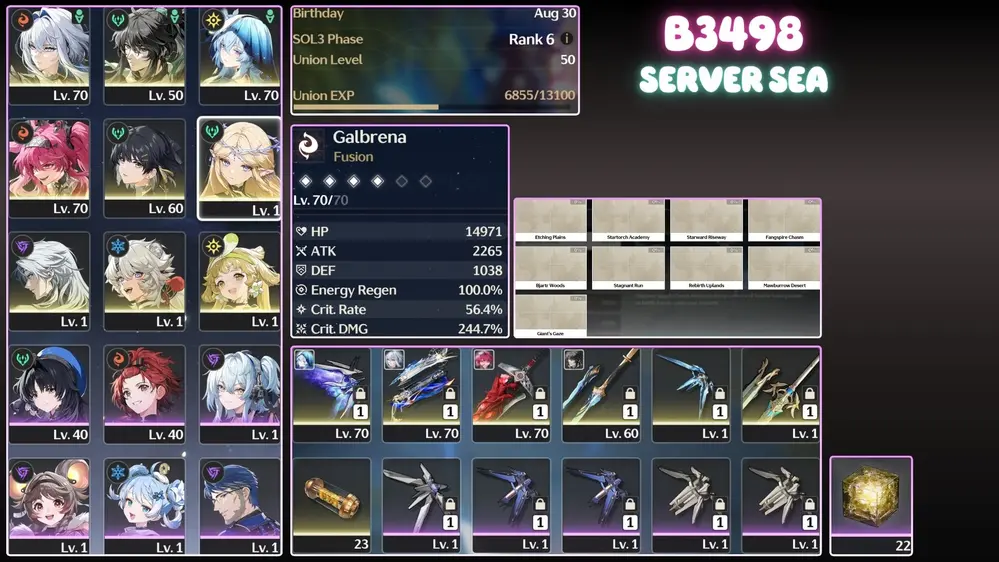
Task: Choose the black-haired Lv. 60 character
Action: [x=144, y=167]
